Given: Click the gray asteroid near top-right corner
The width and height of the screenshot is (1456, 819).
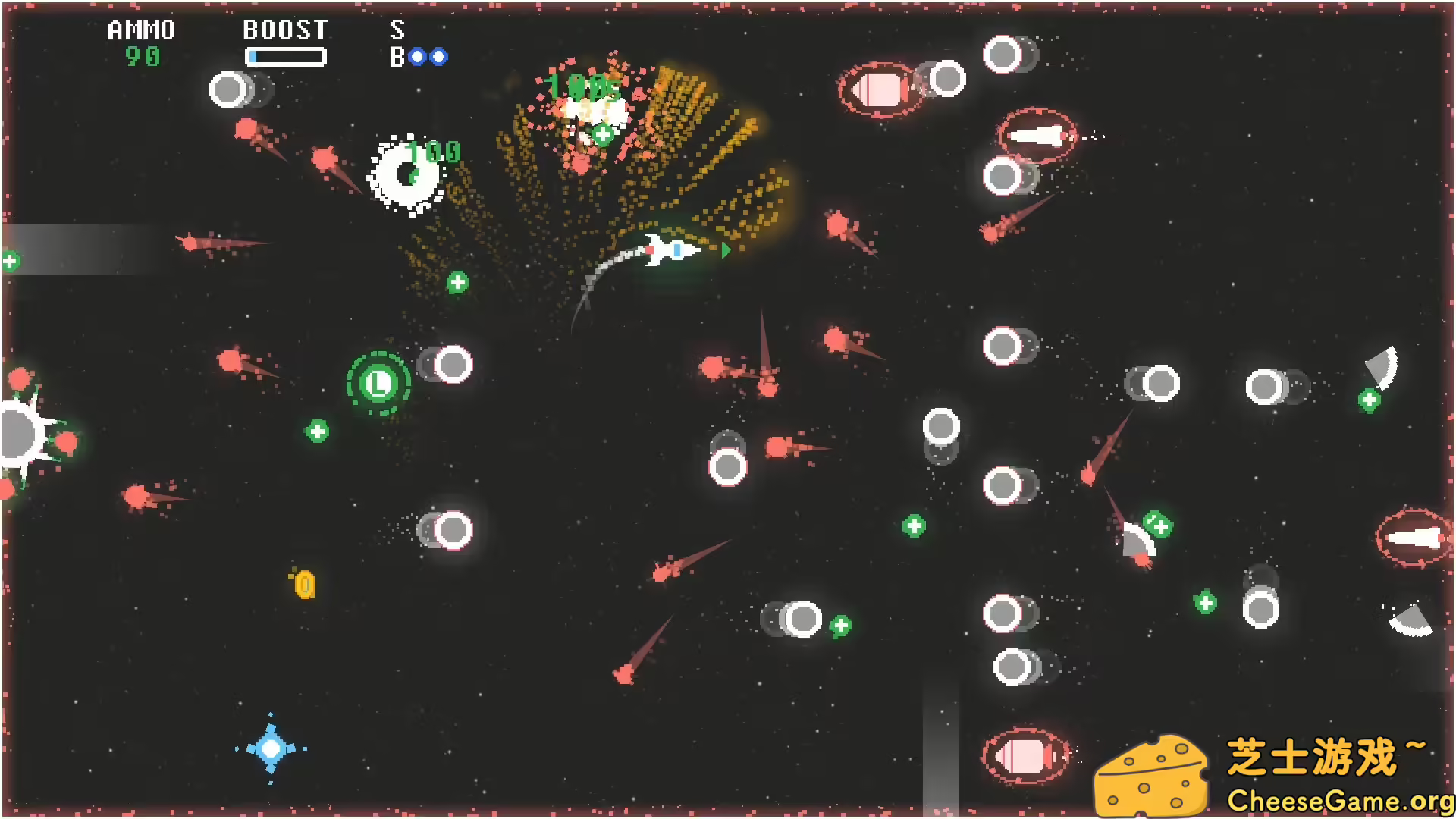Looking at the screenshot, I should click(x=1005, y=55).
